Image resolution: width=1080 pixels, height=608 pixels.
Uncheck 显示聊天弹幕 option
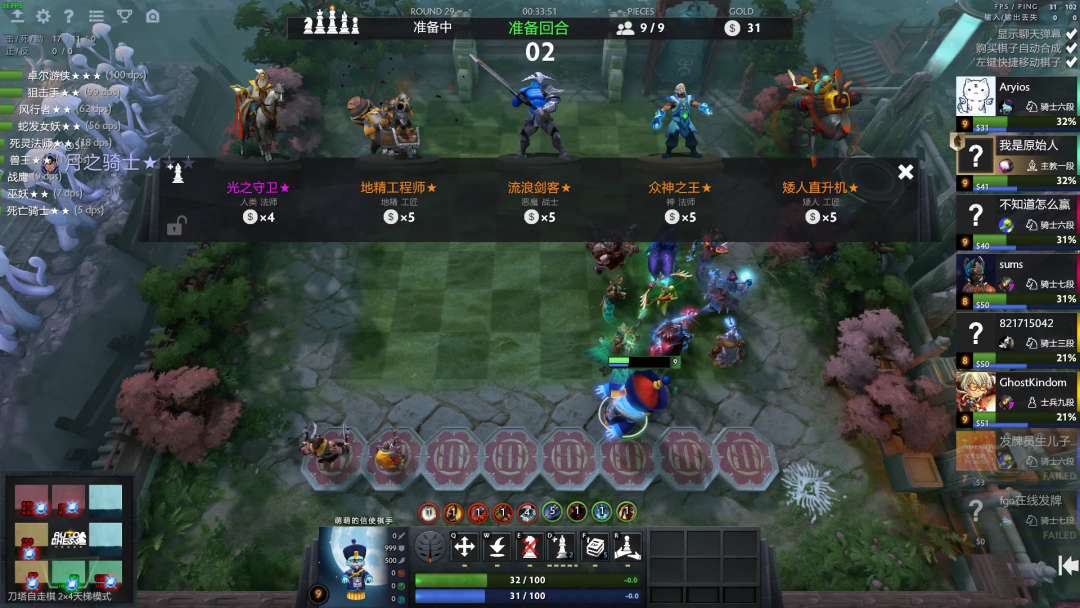1072,33
